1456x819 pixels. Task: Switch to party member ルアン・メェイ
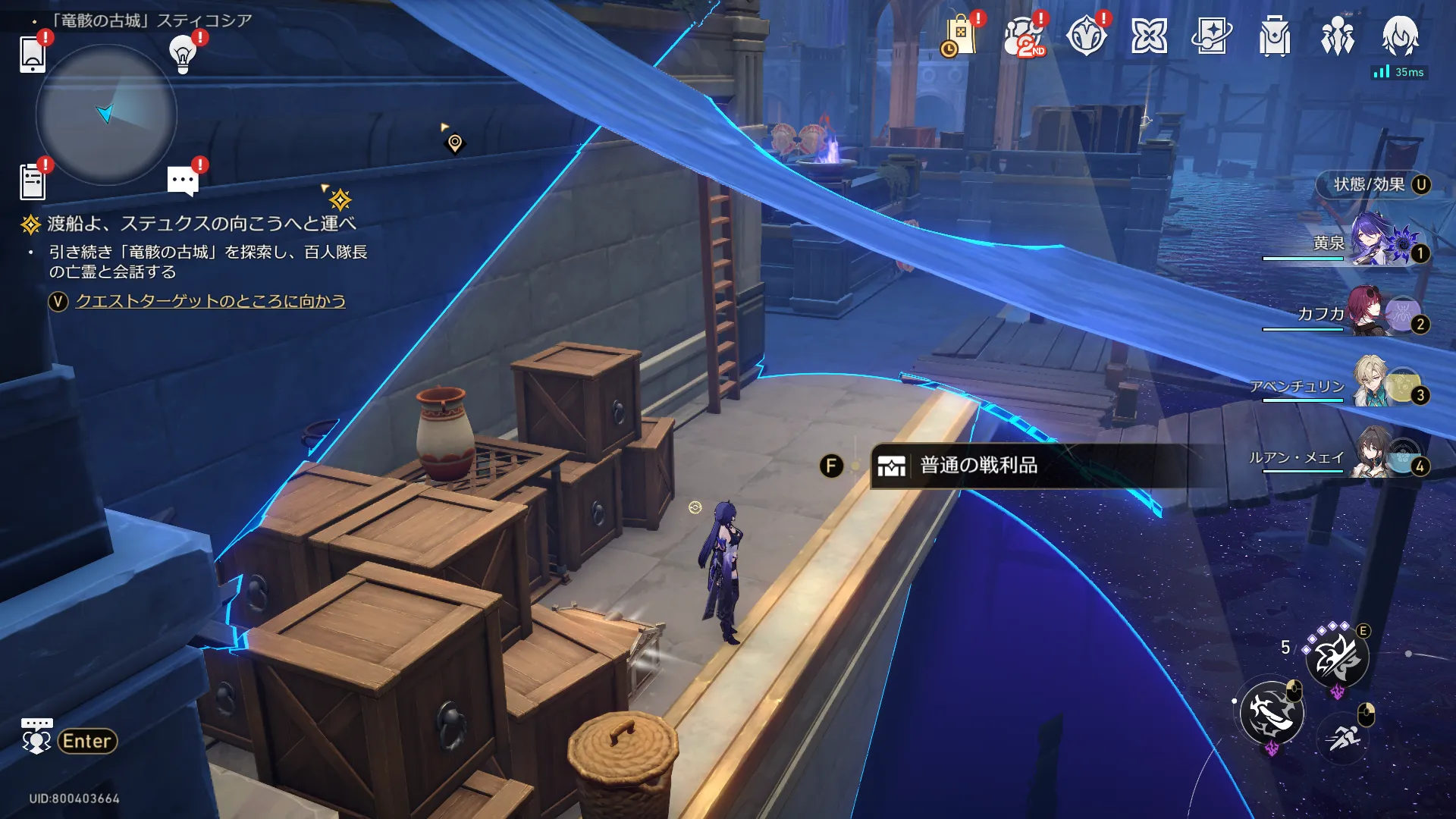tap(1373, 457)
